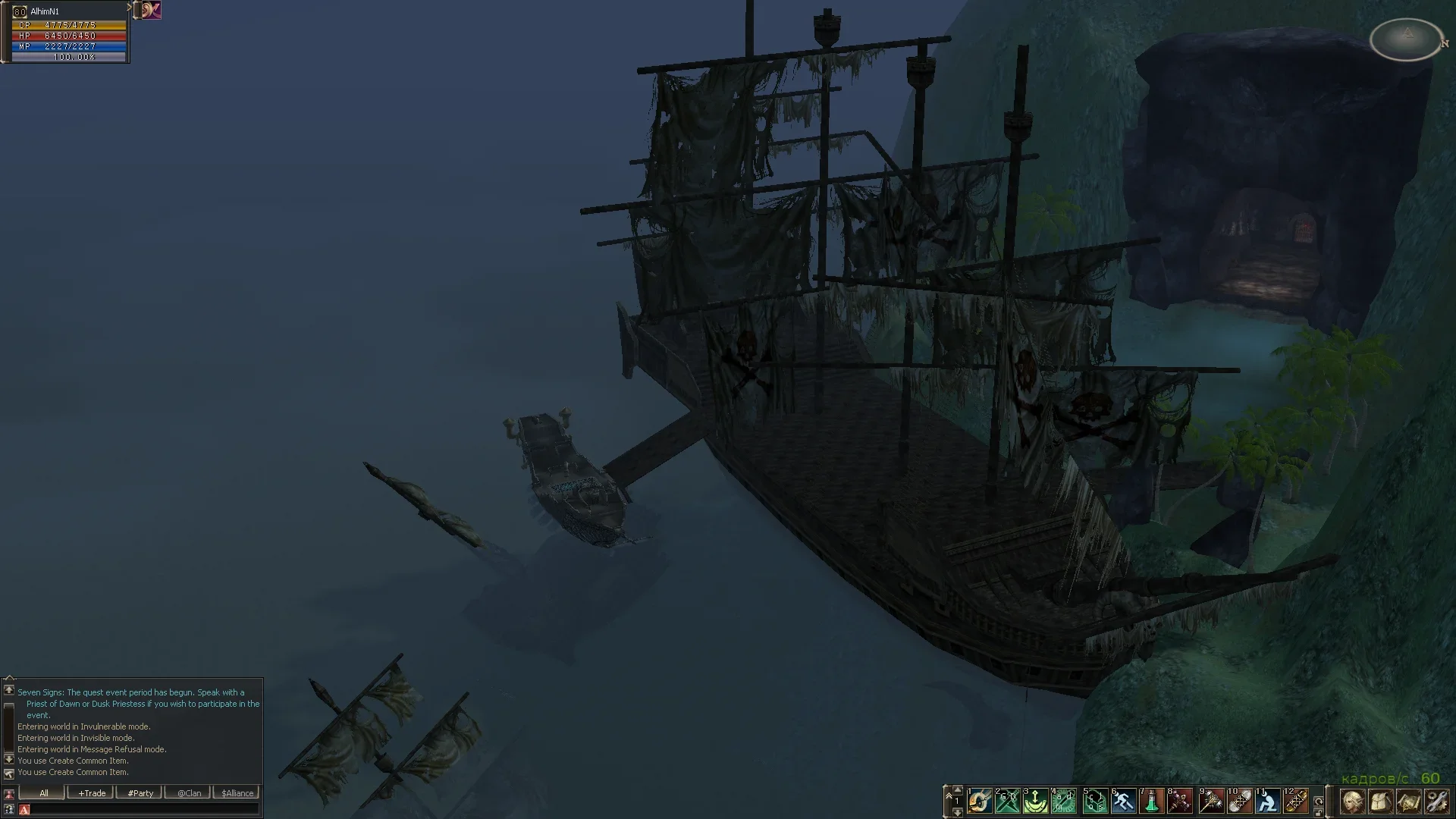Use the green potion in slot 7
The image size is (1456, 819).
pos(1152,801)
